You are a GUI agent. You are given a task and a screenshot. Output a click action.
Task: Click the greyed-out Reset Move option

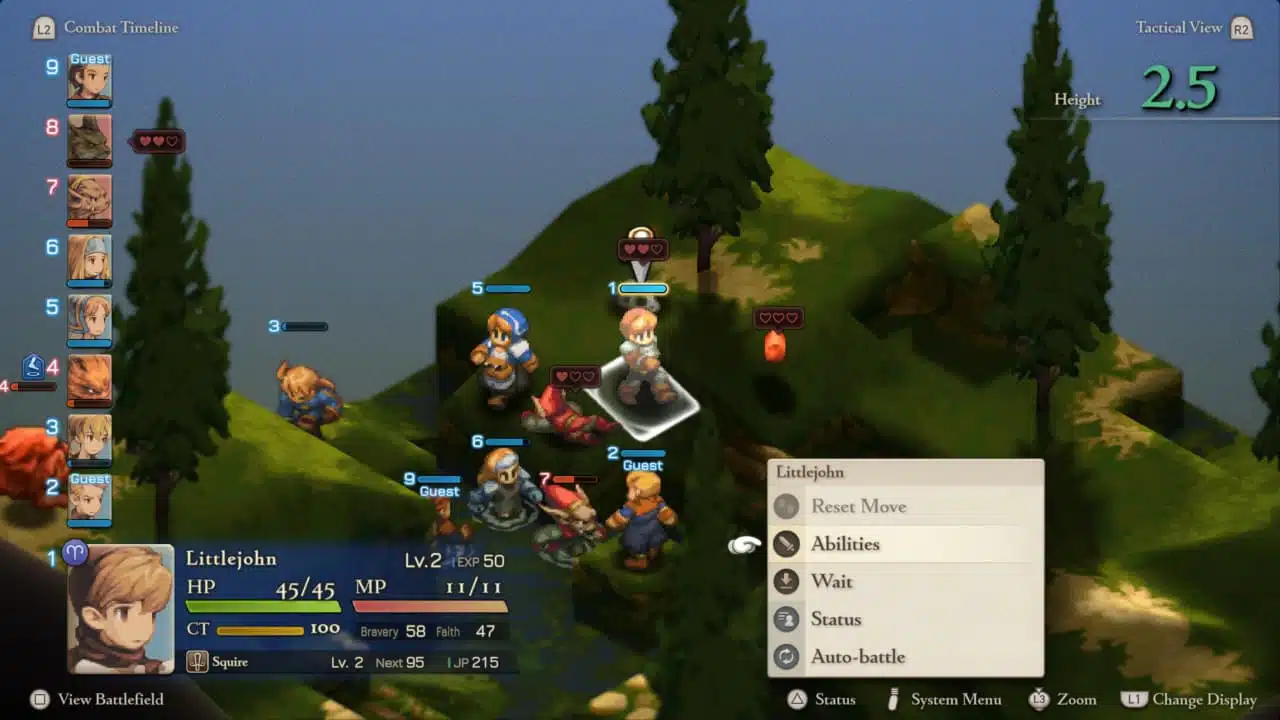point(858,506)
